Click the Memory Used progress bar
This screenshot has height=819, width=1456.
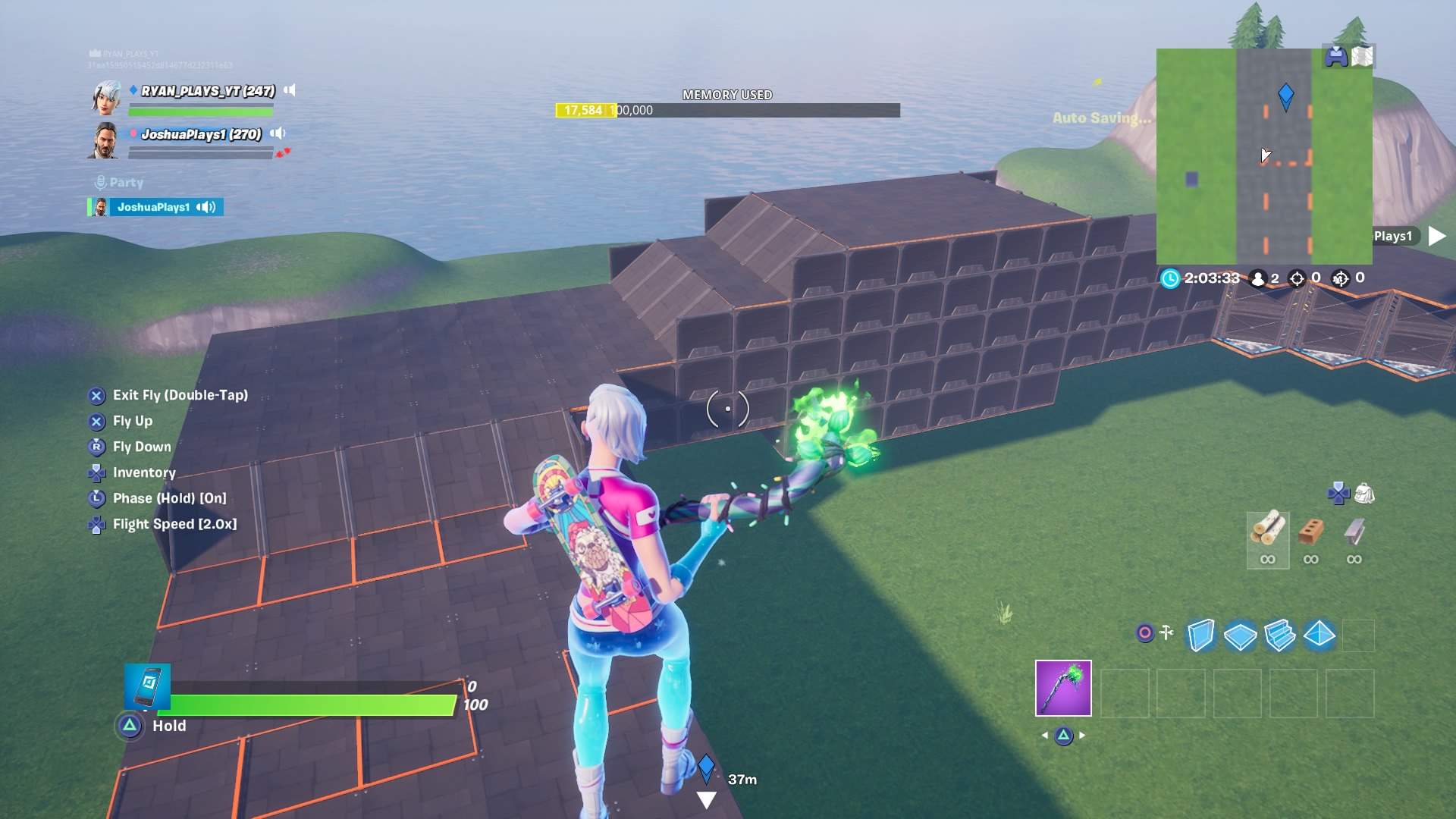point(728,110)
